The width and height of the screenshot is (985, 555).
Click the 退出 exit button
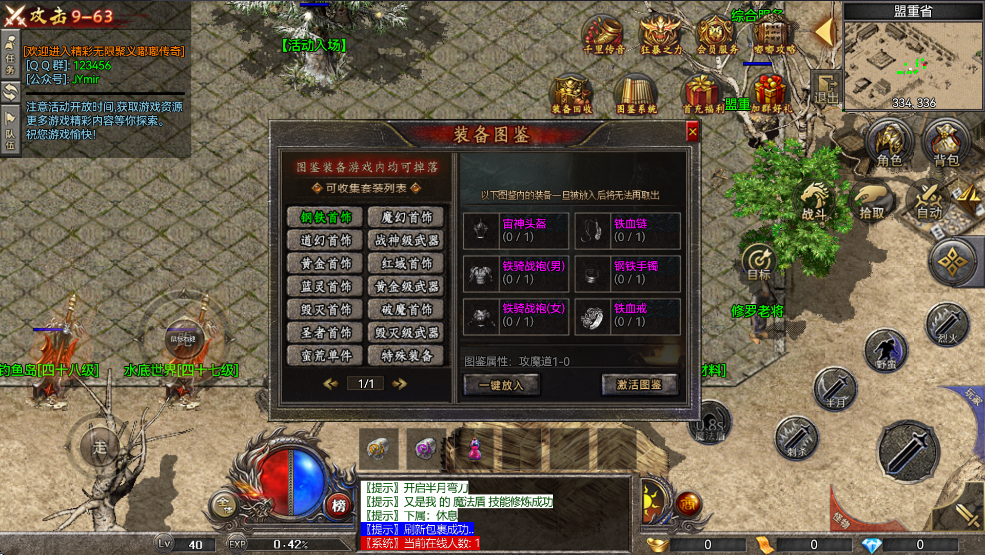pos(826,88)
